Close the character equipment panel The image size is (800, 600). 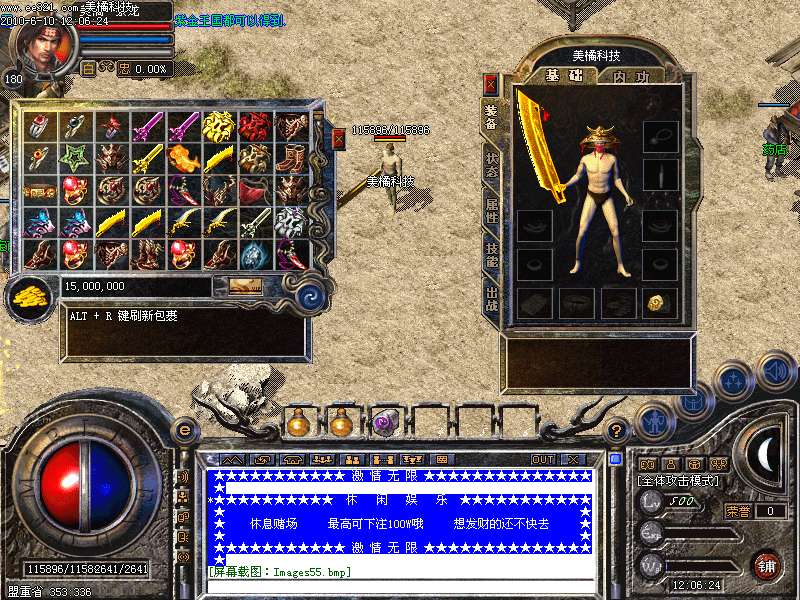490,83
